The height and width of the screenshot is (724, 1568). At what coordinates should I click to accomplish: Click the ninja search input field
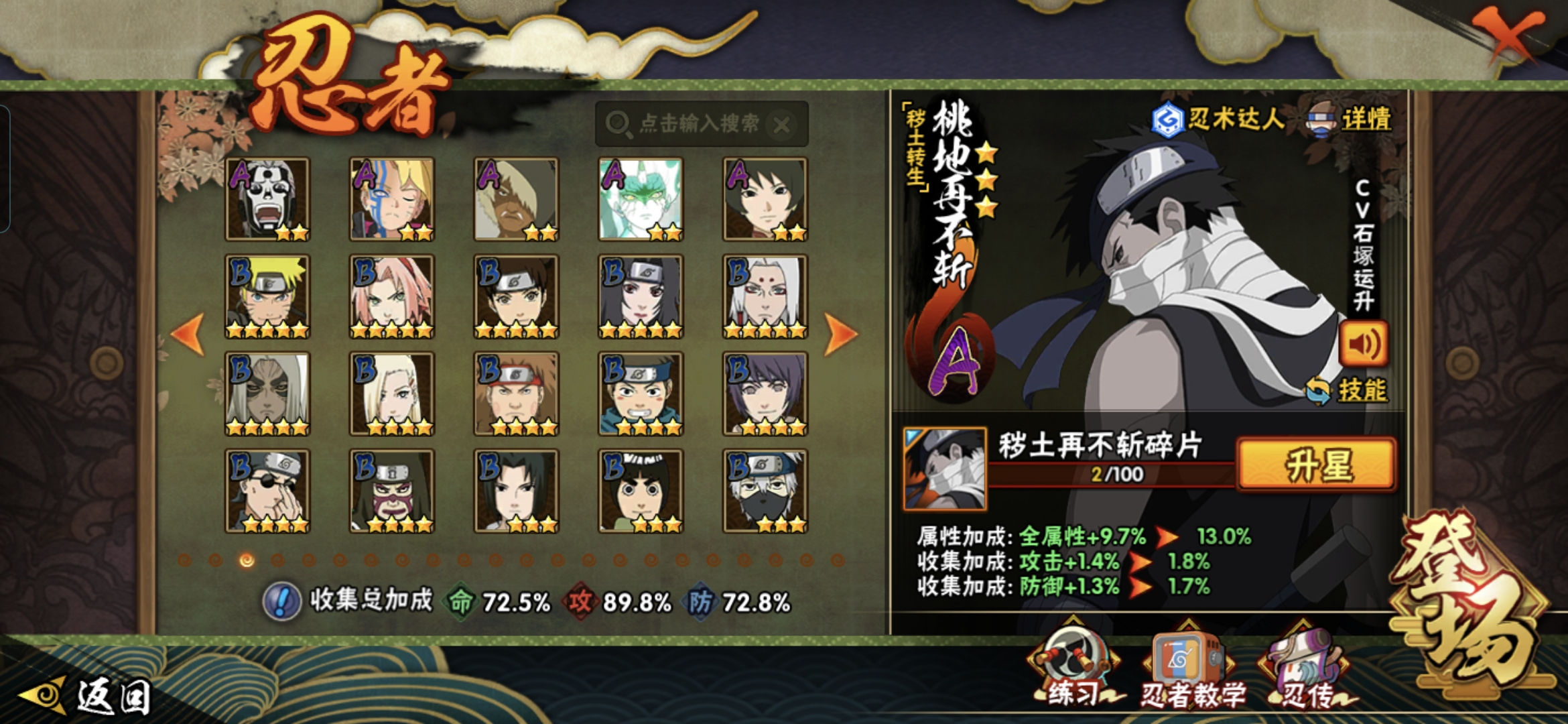tap(697, 124)
